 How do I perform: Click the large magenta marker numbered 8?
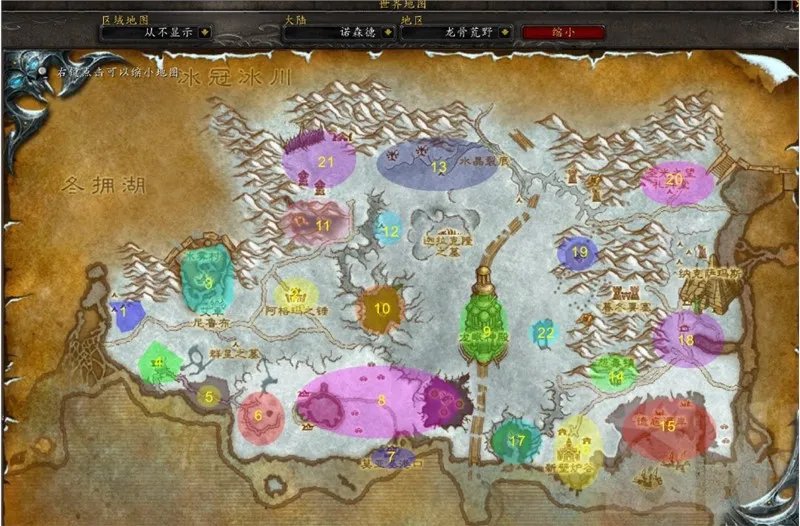[380, 399]
